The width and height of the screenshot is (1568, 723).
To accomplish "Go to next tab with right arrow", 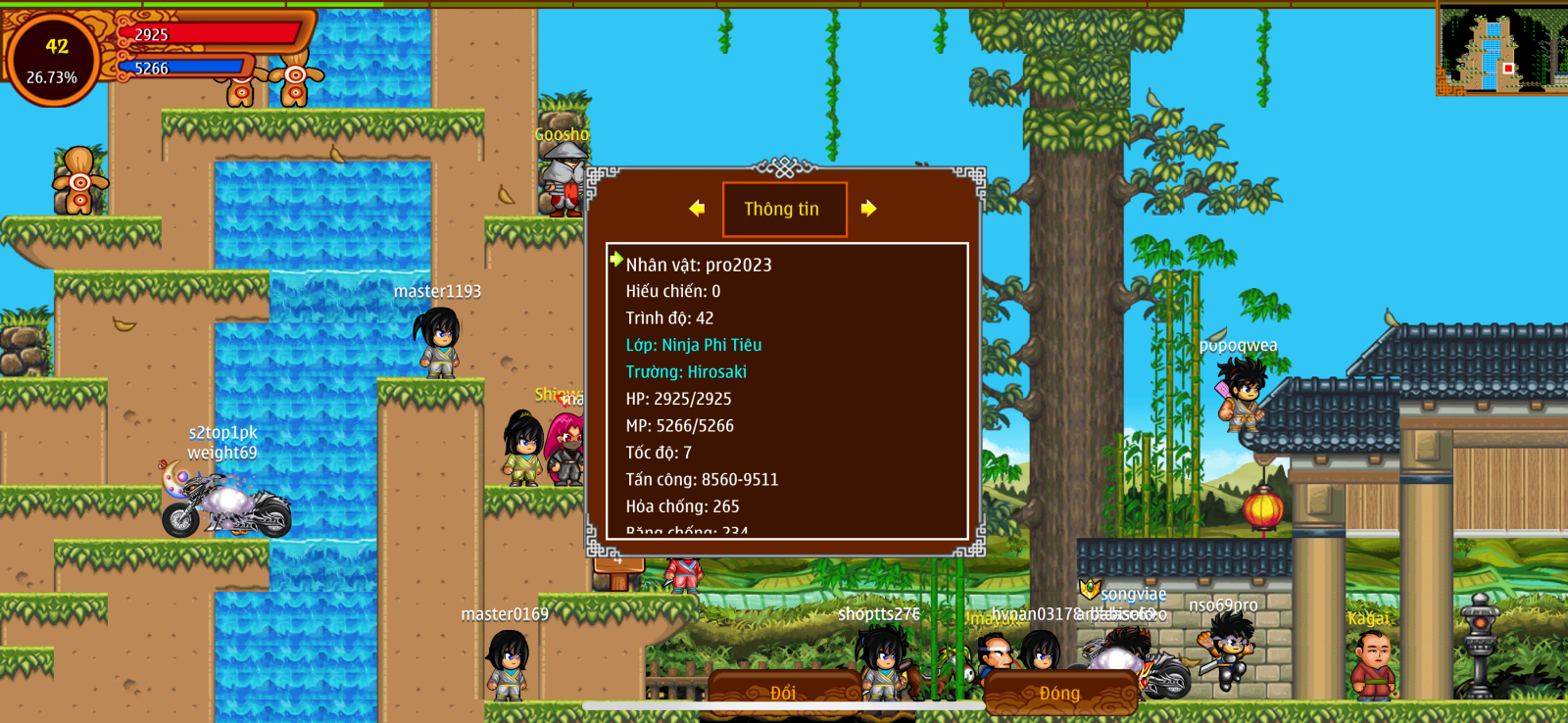I will coord(868,209).
